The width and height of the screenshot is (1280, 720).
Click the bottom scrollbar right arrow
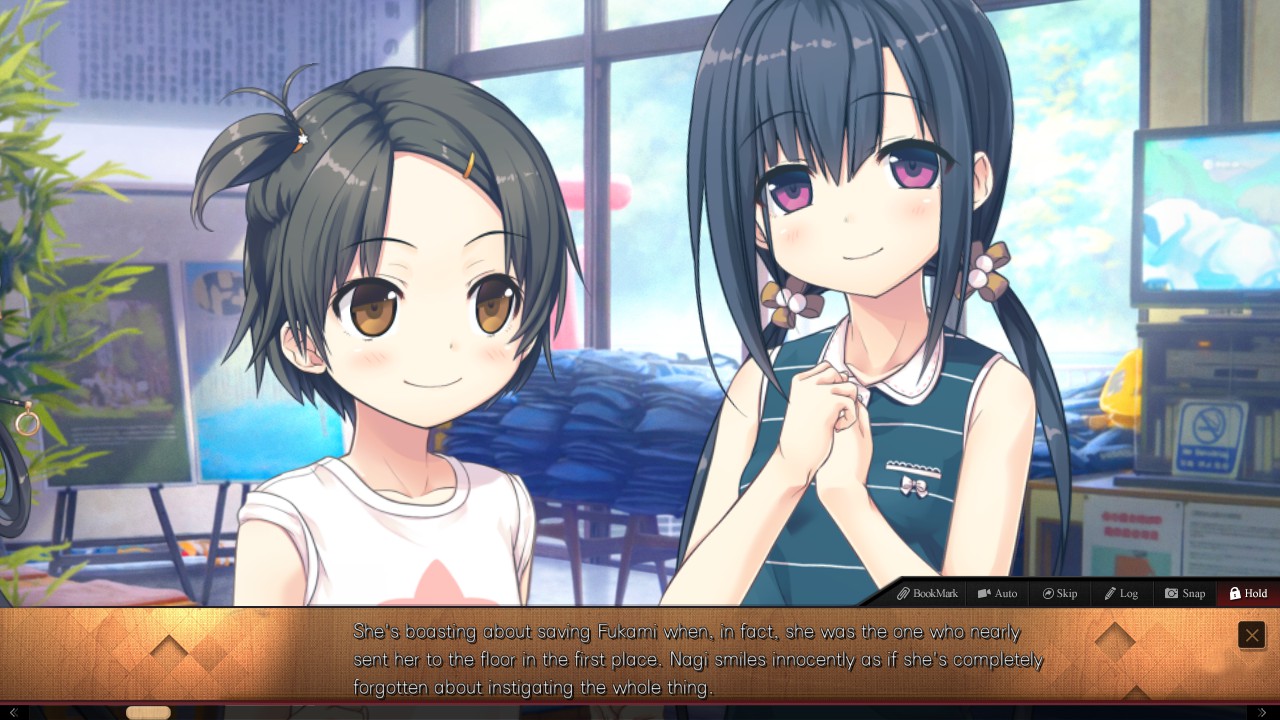click(1262, 712)
